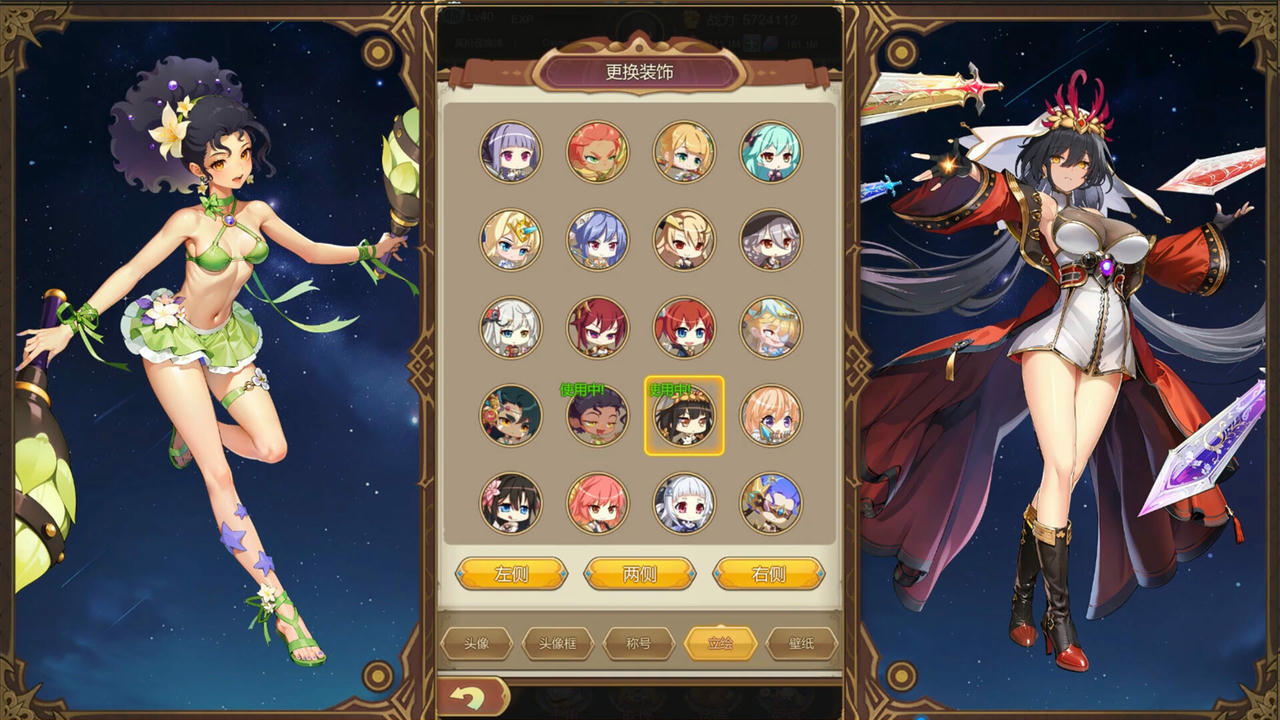
Task: Switch to the 壁纸 tab
Action: pyautogui.click(x=800, y=643)
